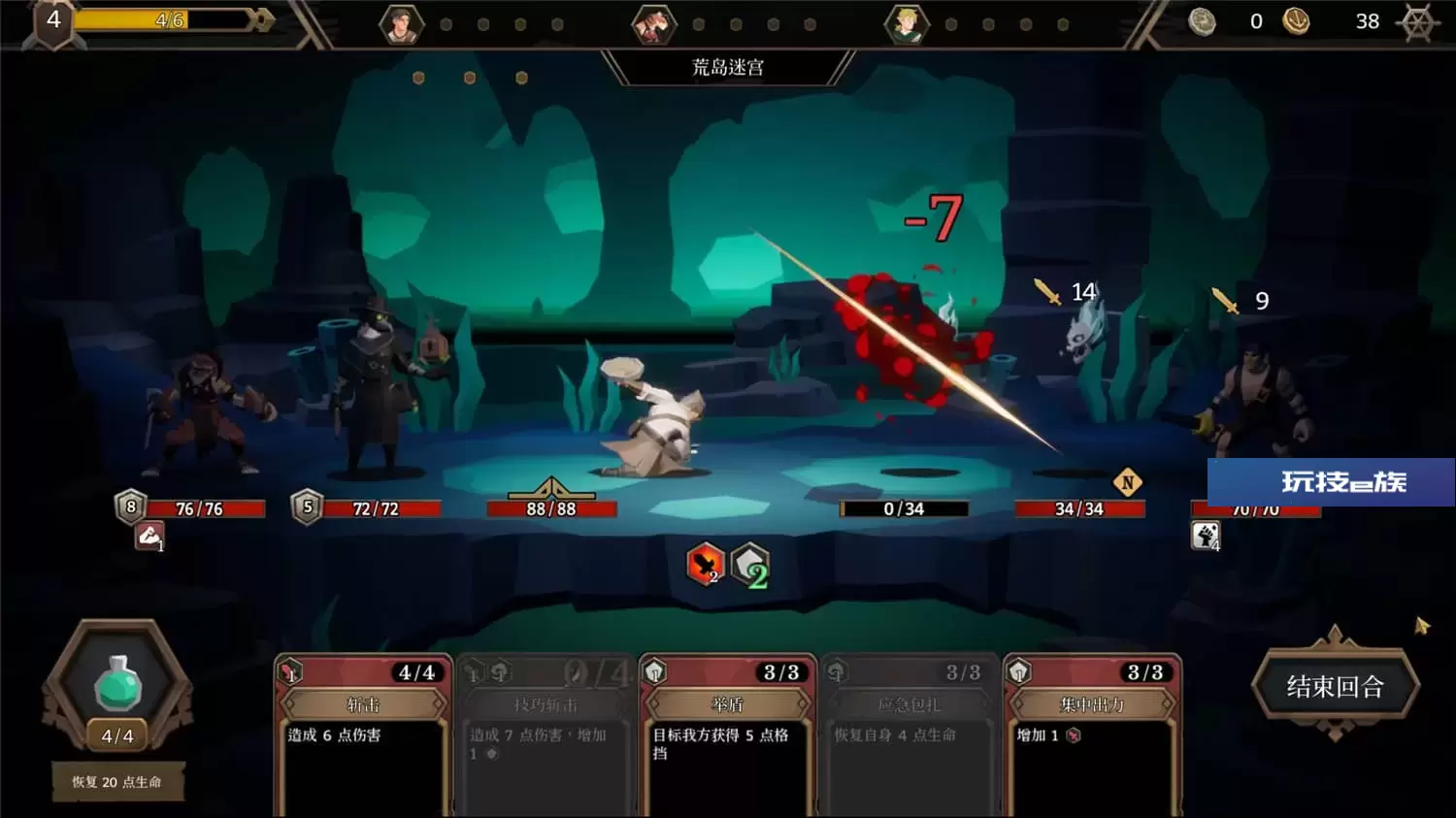
Task: Open the ship's wheel menu
Action: pyautogui.click(x=1418, y=21)
